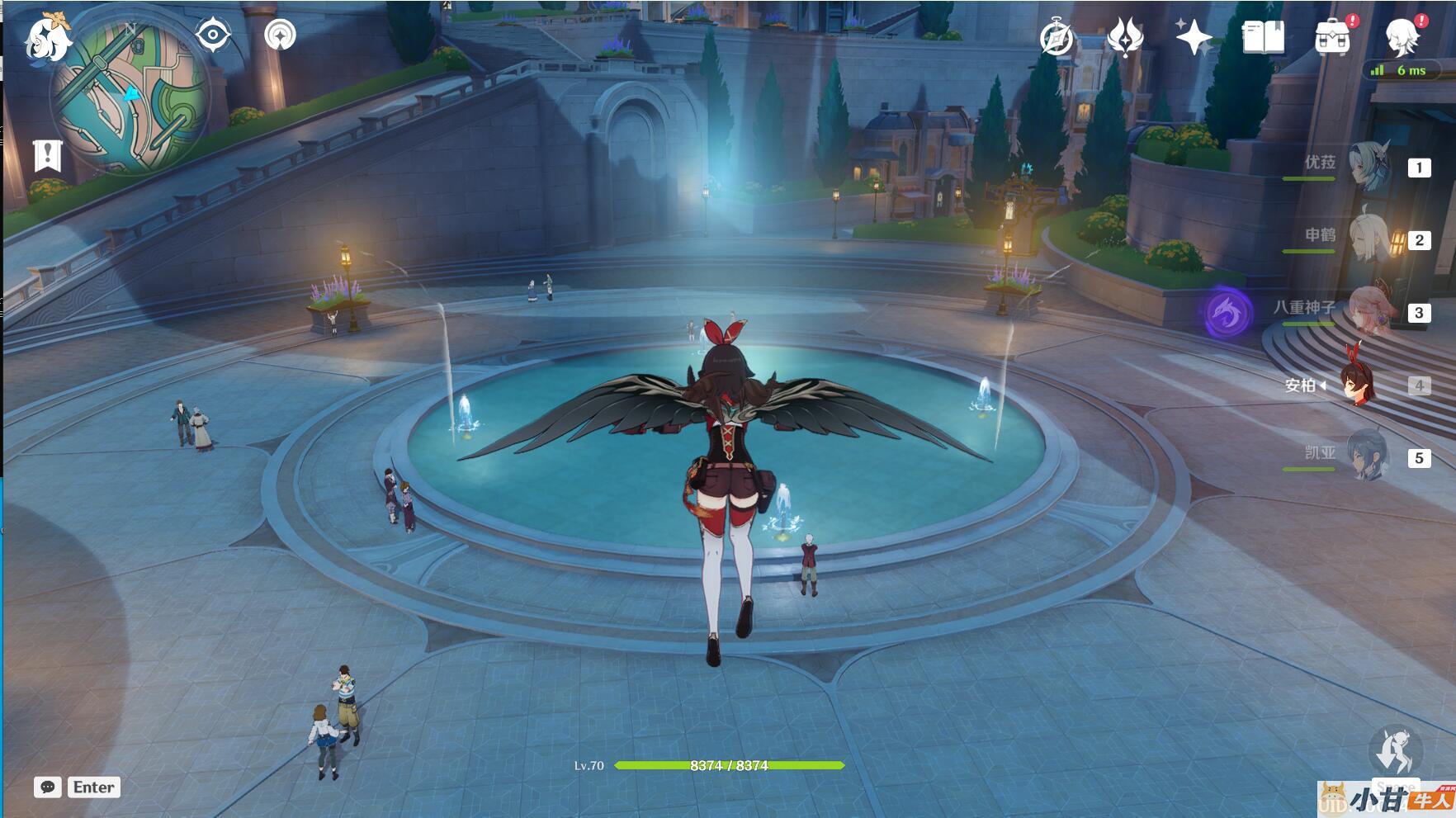
Task: Activate the purple elemental burst icon
Action: (1227, 313)
